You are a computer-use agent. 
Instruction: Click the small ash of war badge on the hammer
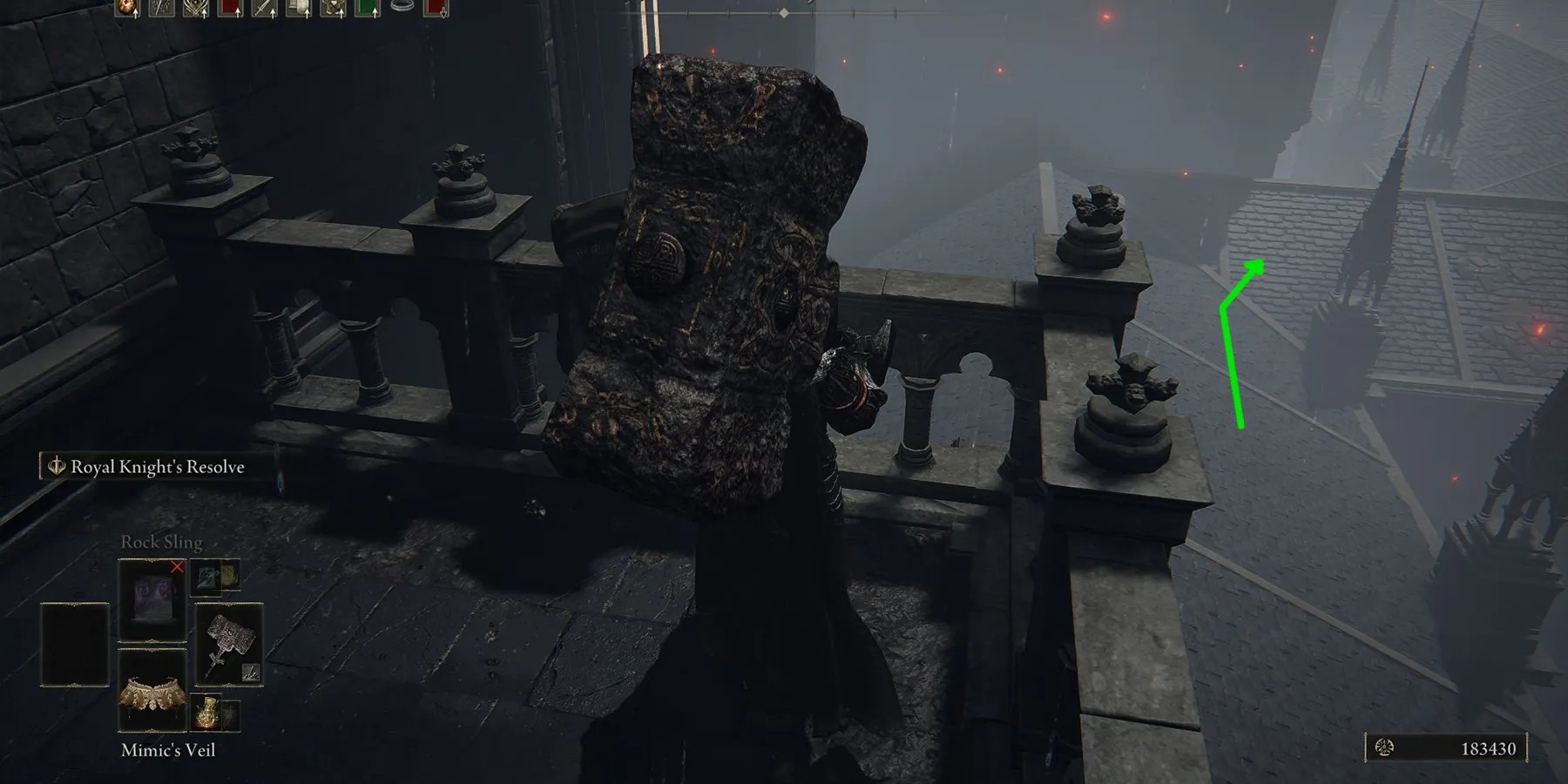click(x=250, y=673)
